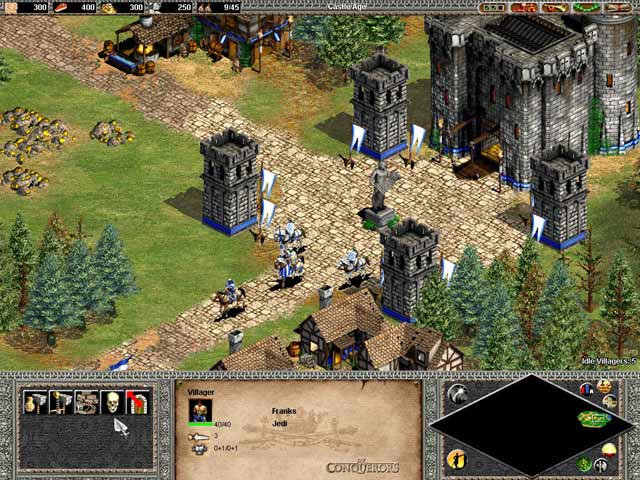Viewport: 640px width, 480px height.
Task: Open the economic buildings build menu (hammer icon)
Action: click(36, 402)
